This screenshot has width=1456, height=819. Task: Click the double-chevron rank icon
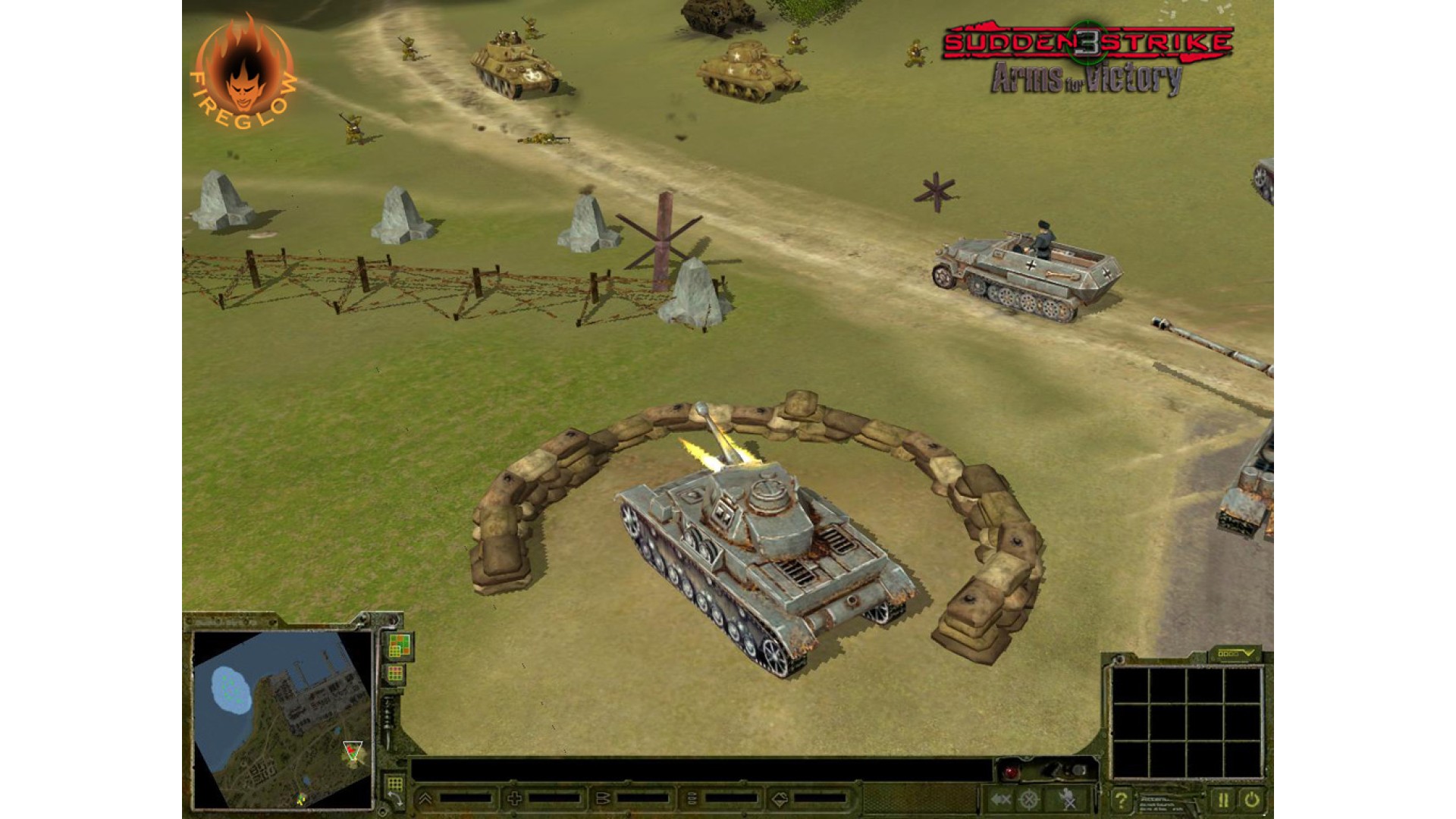[x=425, y=799]
